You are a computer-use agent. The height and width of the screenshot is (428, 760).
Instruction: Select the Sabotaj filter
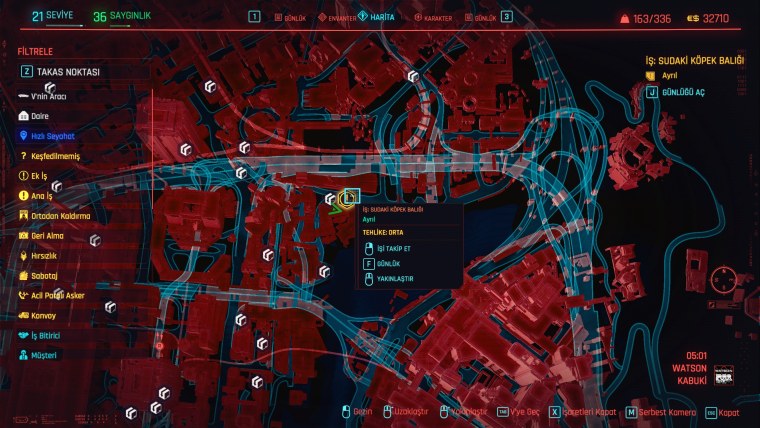[x=44, y=276]
